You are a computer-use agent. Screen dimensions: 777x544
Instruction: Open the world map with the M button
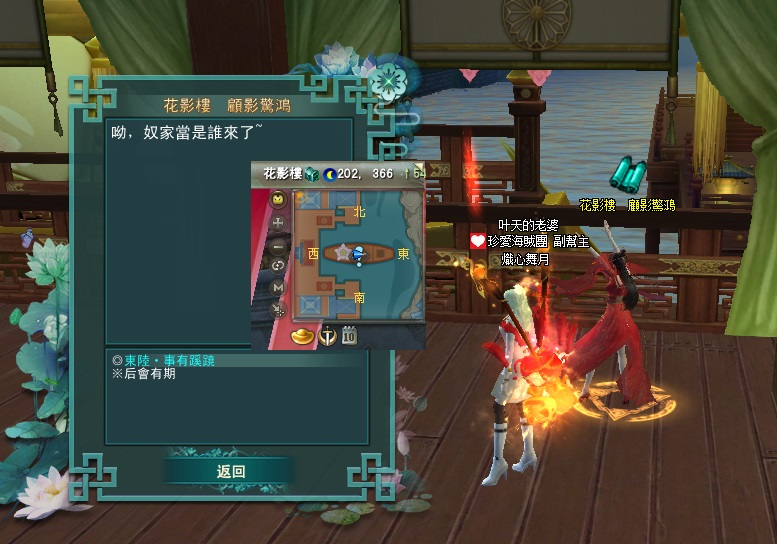coord(278,288)
